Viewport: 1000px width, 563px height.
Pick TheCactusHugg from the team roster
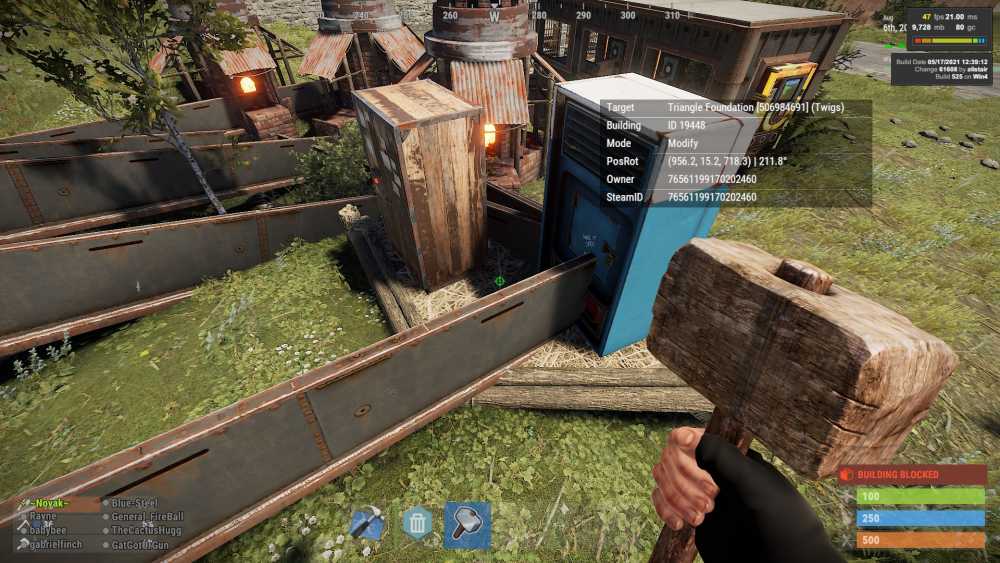click(148, 531)
